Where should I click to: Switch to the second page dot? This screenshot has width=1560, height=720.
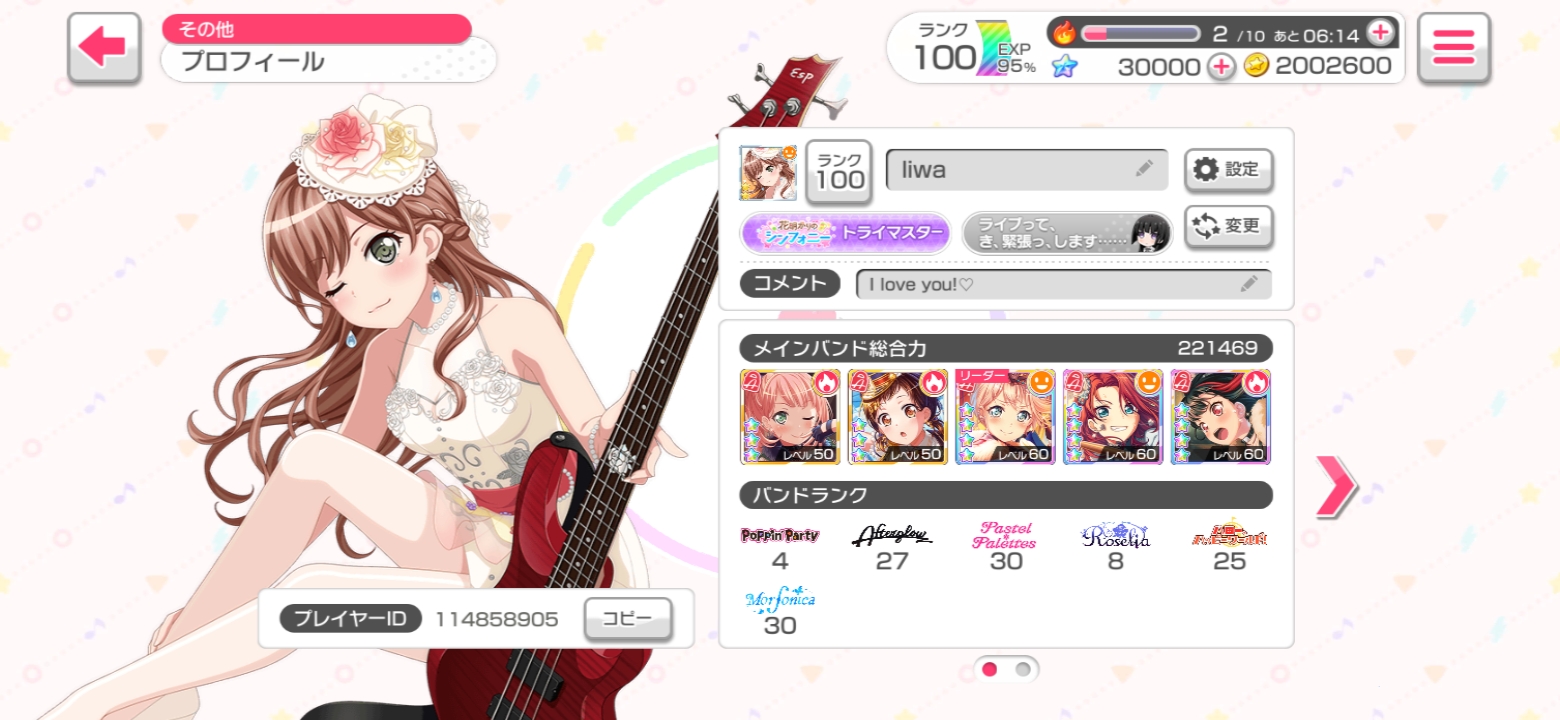point(1023,669)
